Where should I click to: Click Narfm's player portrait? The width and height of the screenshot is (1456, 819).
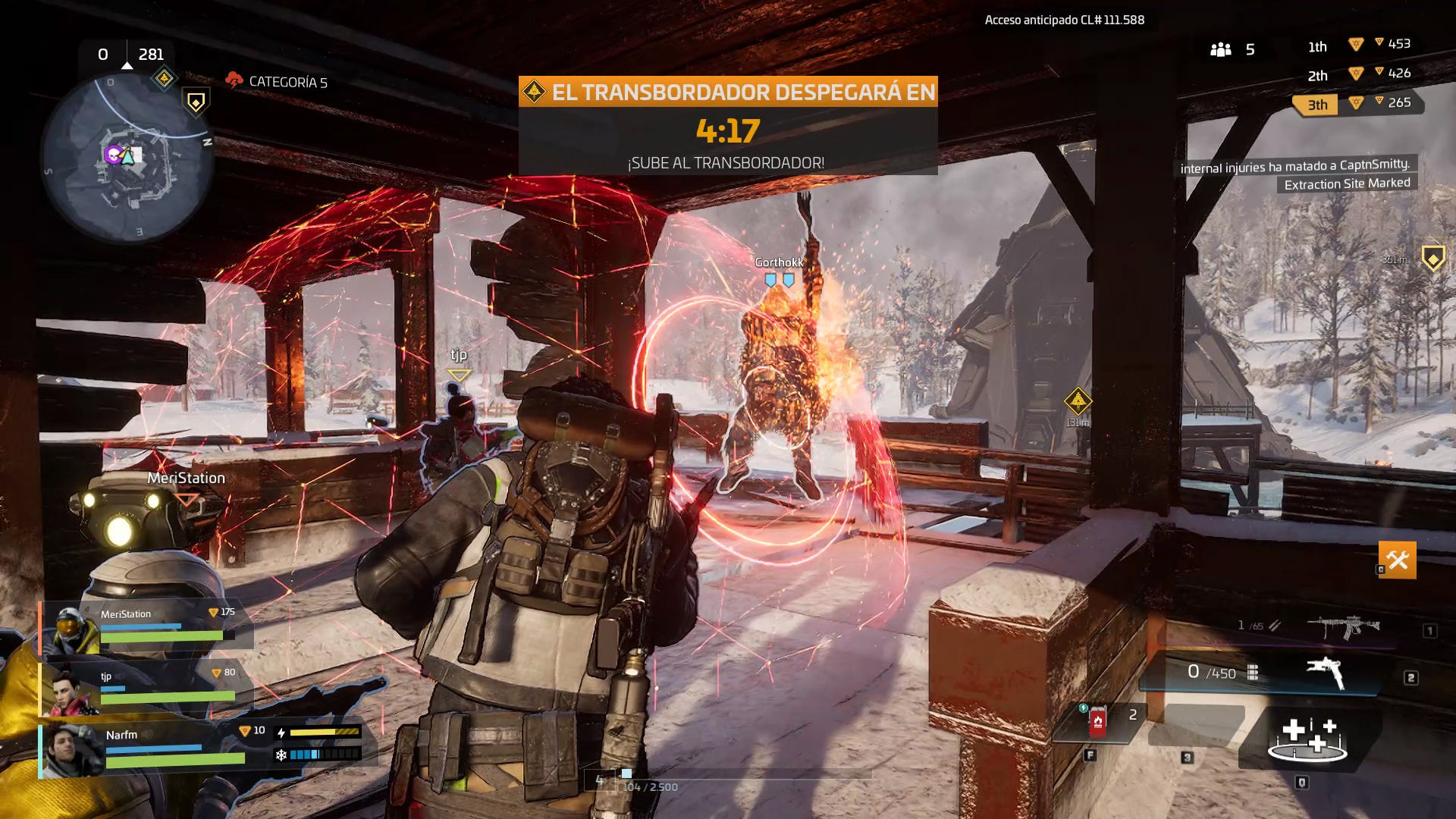click(72, 750)
